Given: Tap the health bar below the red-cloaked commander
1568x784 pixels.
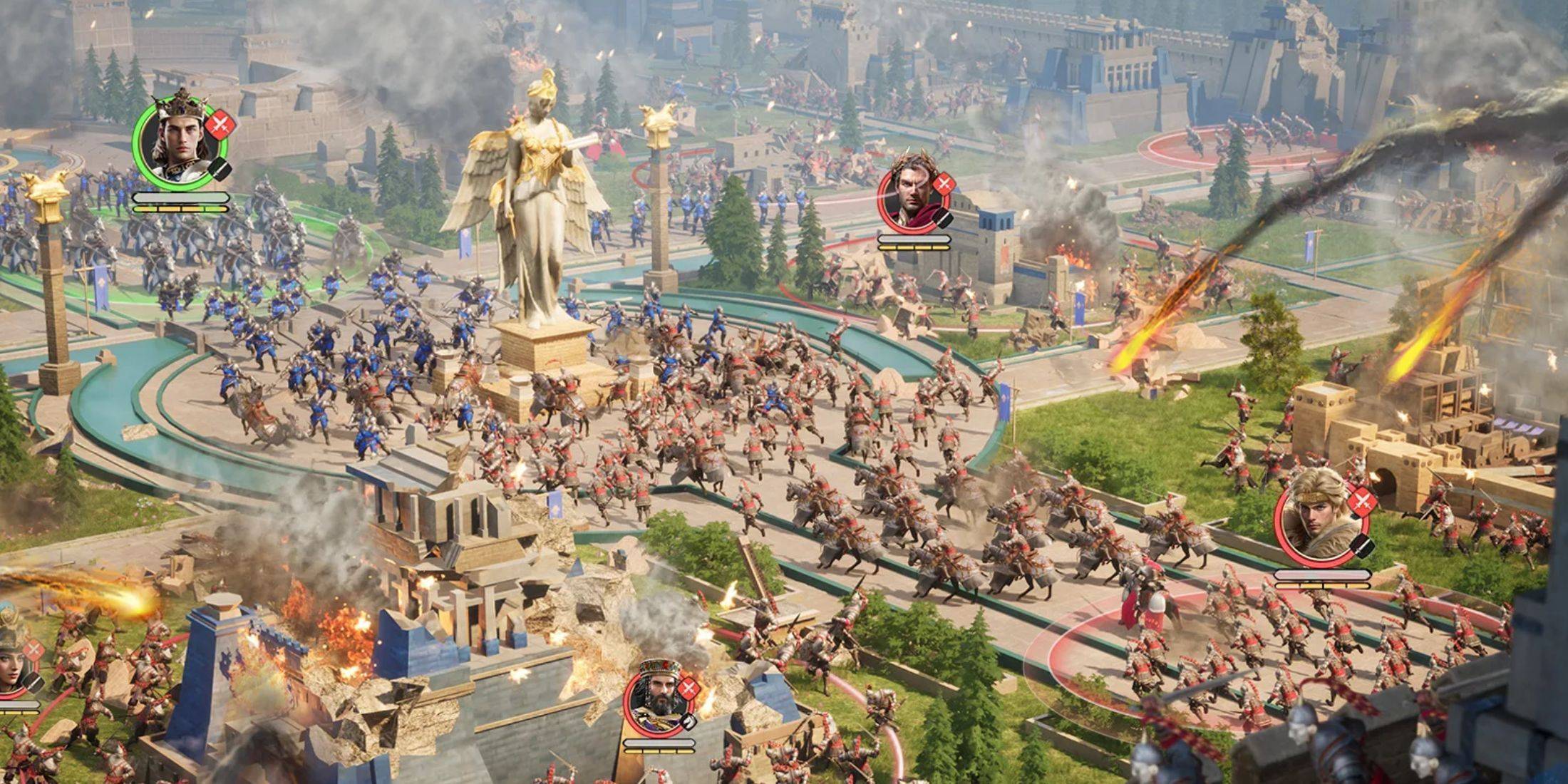Looking at the screenshot, I should coord(914,239).
